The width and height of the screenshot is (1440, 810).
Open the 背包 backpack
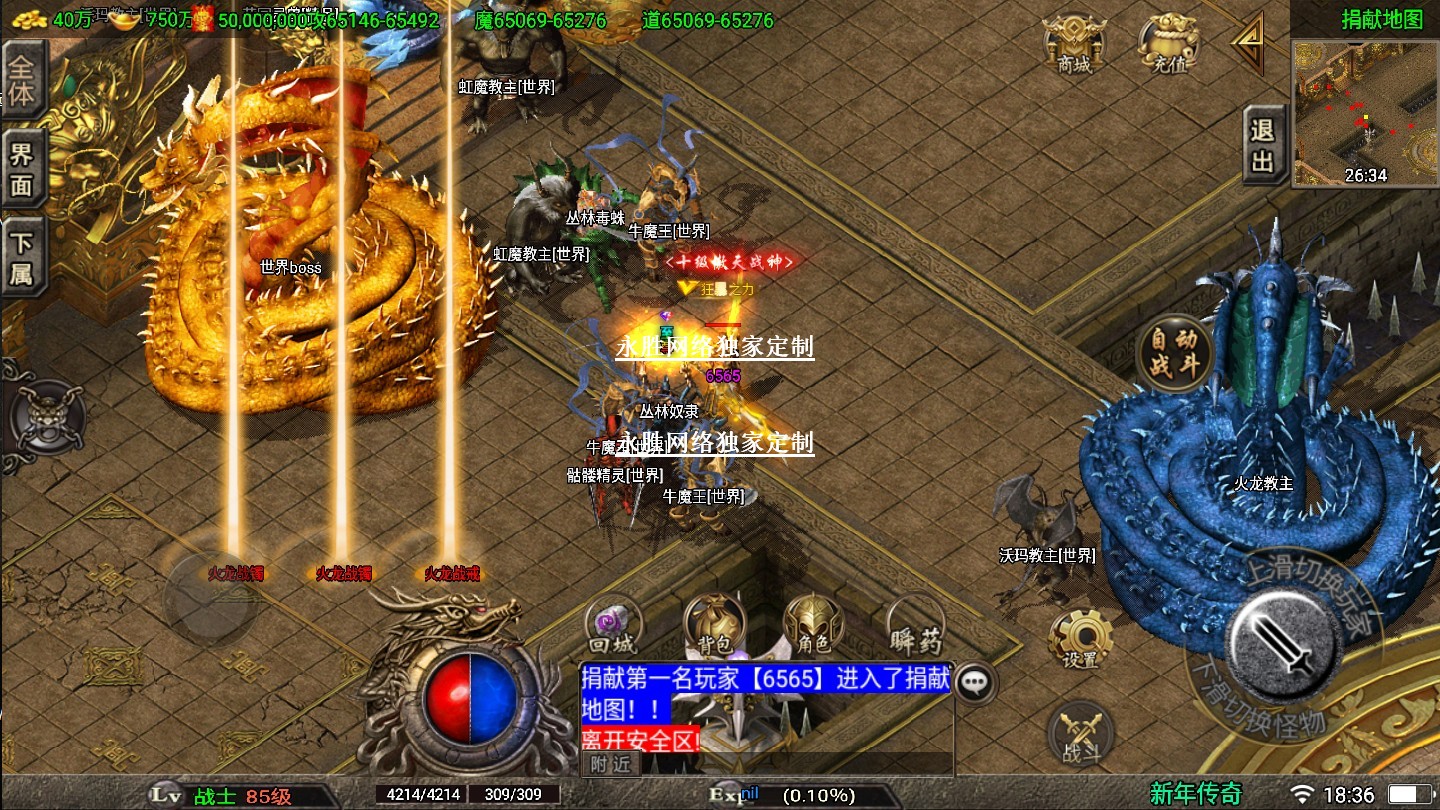[x=714, y=625]
